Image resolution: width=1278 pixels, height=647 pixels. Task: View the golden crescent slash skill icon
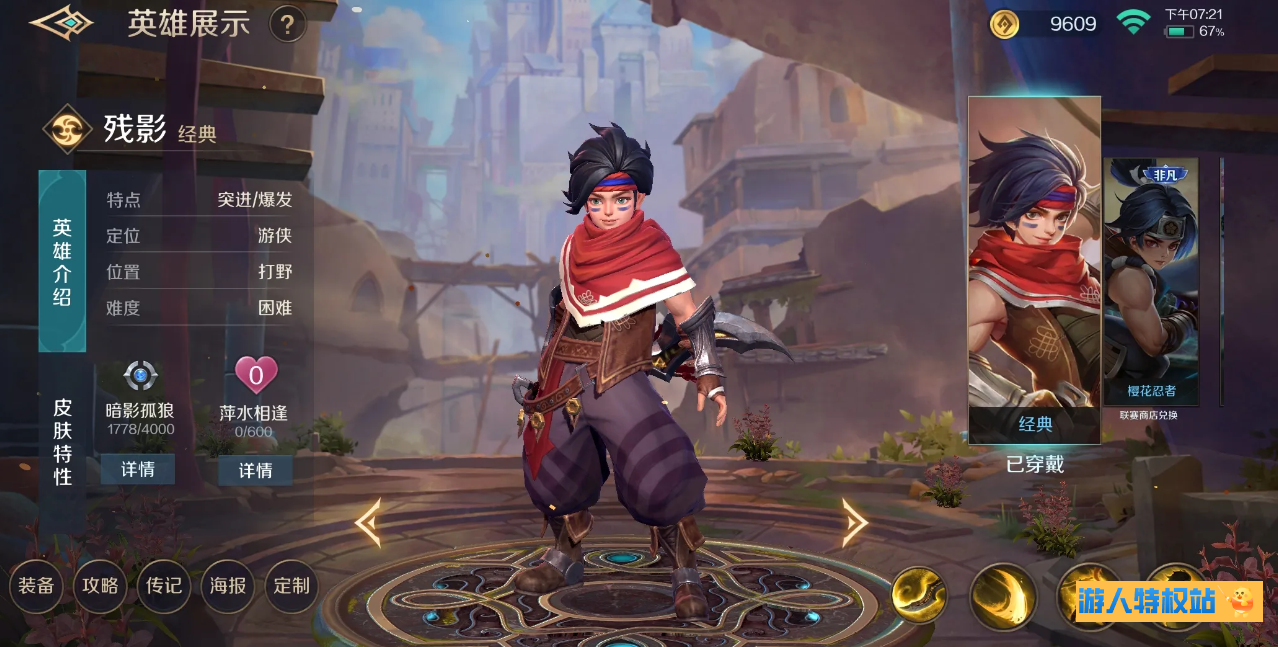click(x=1002, y=597)
